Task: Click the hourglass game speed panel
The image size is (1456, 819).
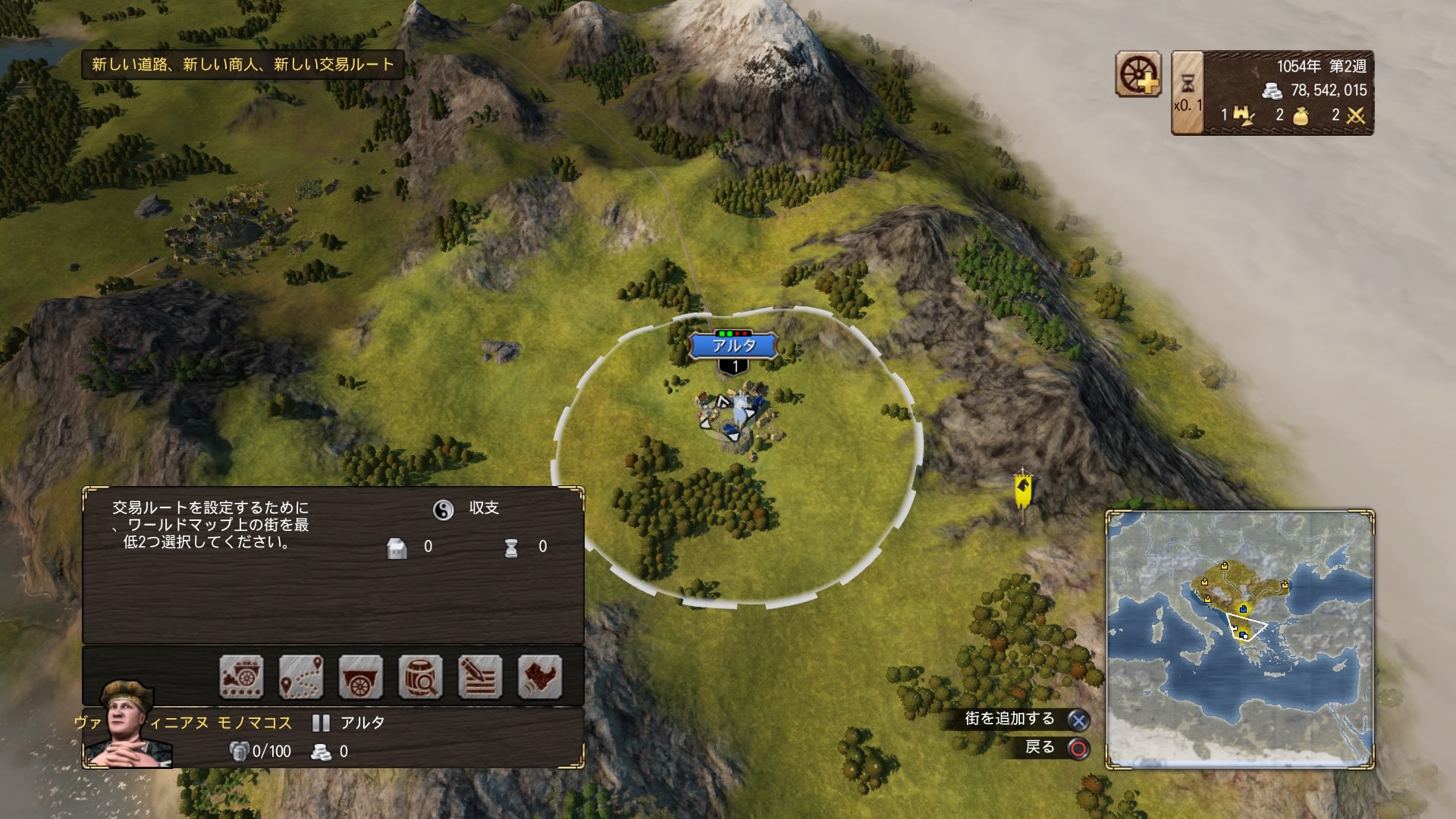Action: [1188, 93]
